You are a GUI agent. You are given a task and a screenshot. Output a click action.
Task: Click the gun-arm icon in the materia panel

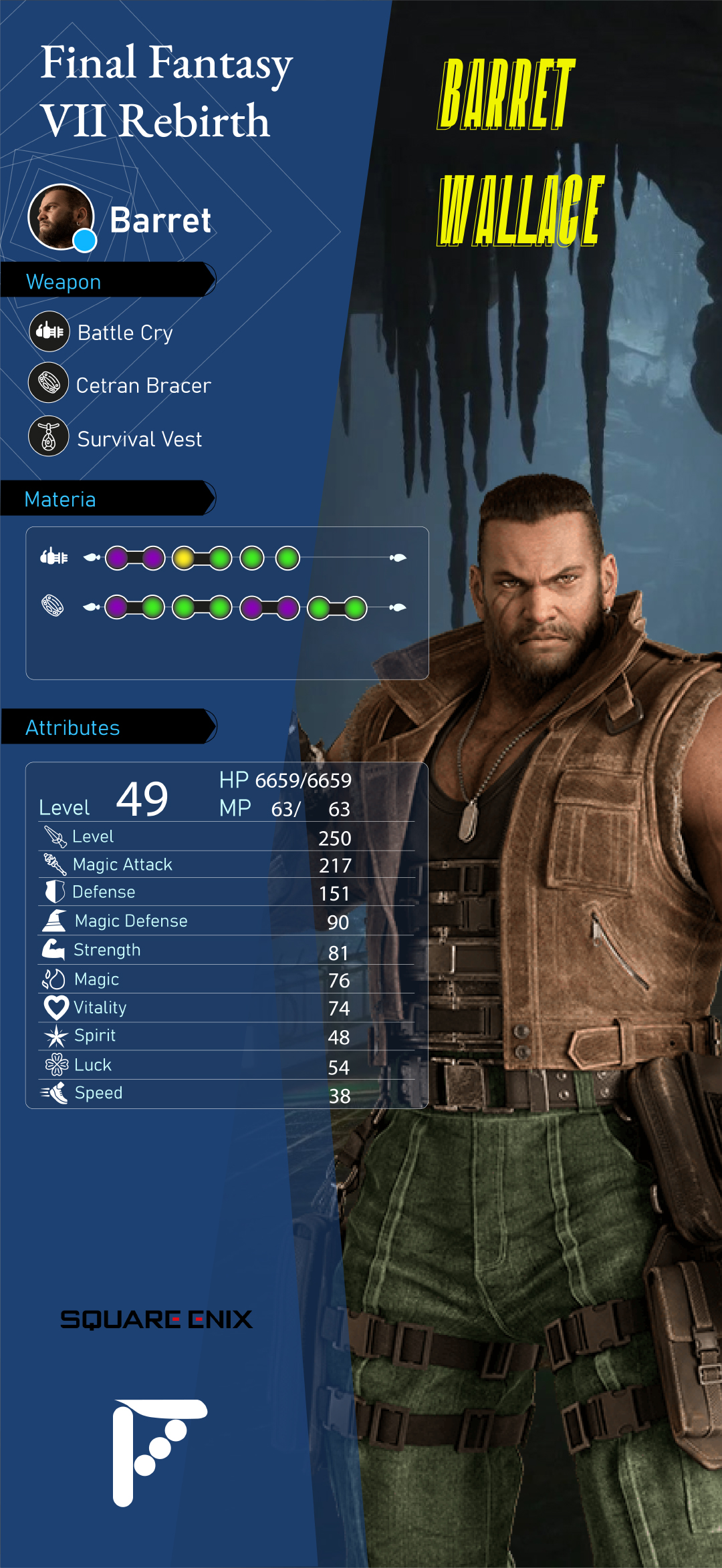pyautogui.click(x=54, y=557)
